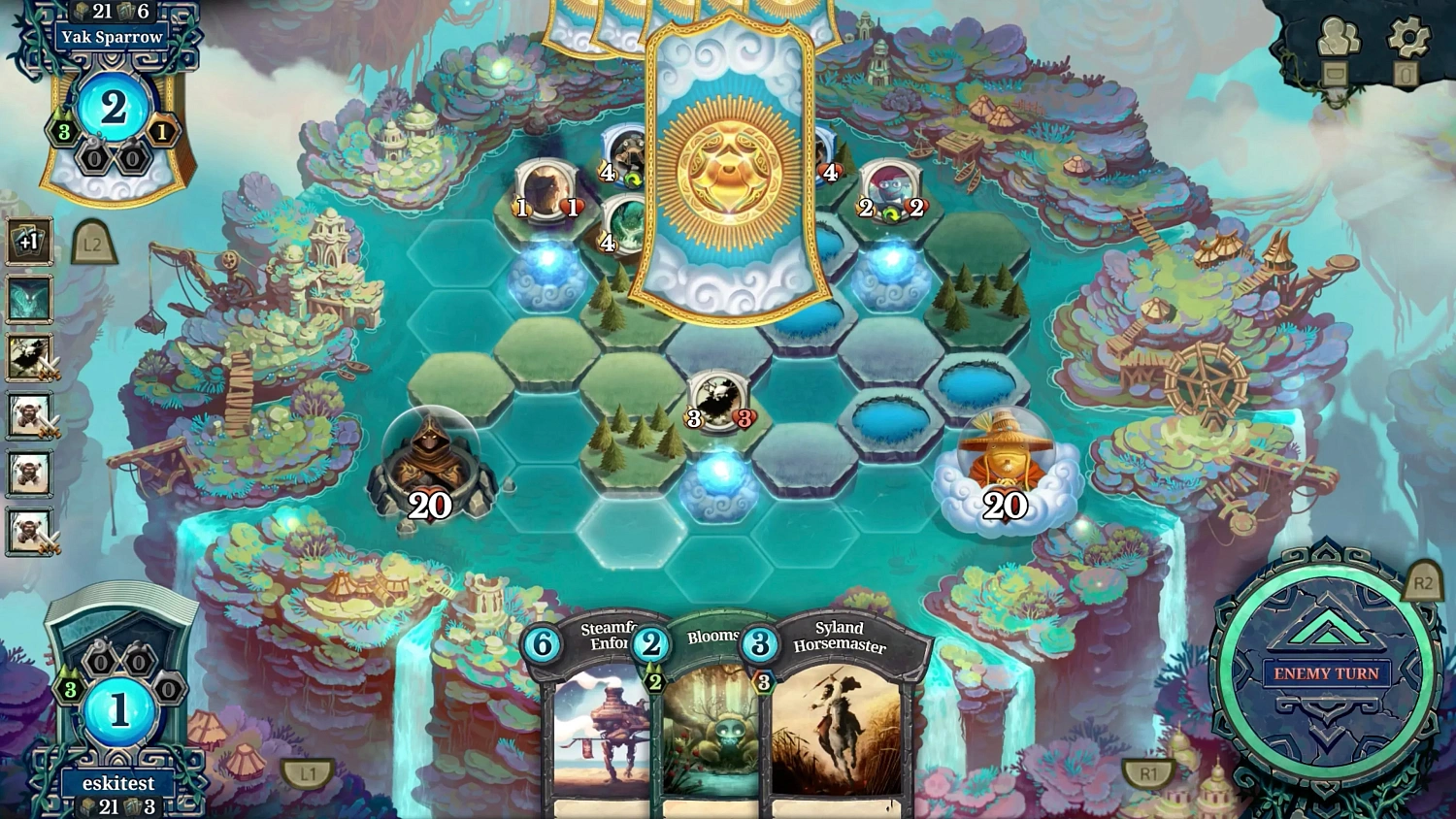Image resolution: width=1456 pixels, height=819 pixels.
Task: Select the +1 card draw event icon
Action: coord(29,243)
